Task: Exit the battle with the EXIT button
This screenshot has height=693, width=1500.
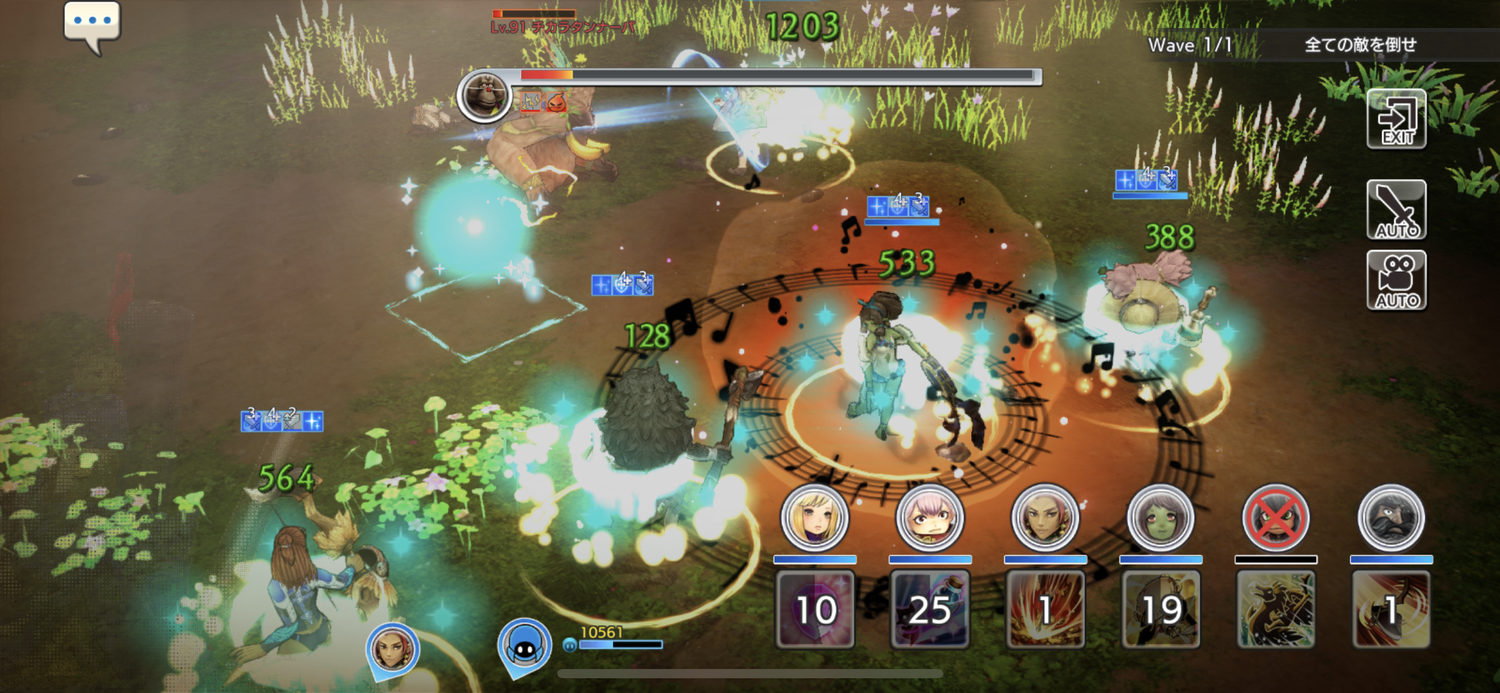Action: [x=1396, y=119]
